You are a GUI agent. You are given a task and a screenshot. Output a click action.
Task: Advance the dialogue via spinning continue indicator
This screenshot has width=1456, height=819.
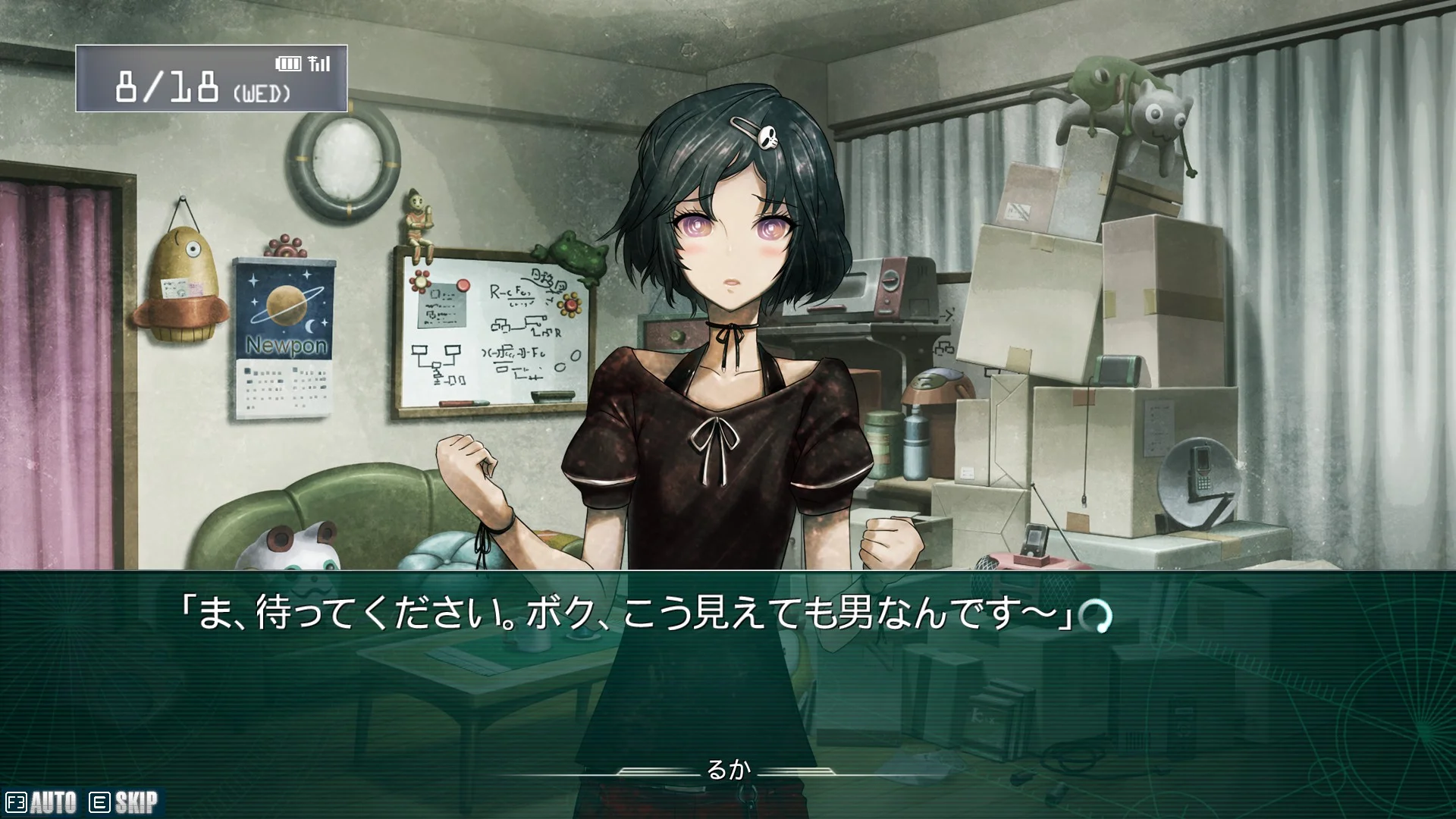tap(1096, 617)
